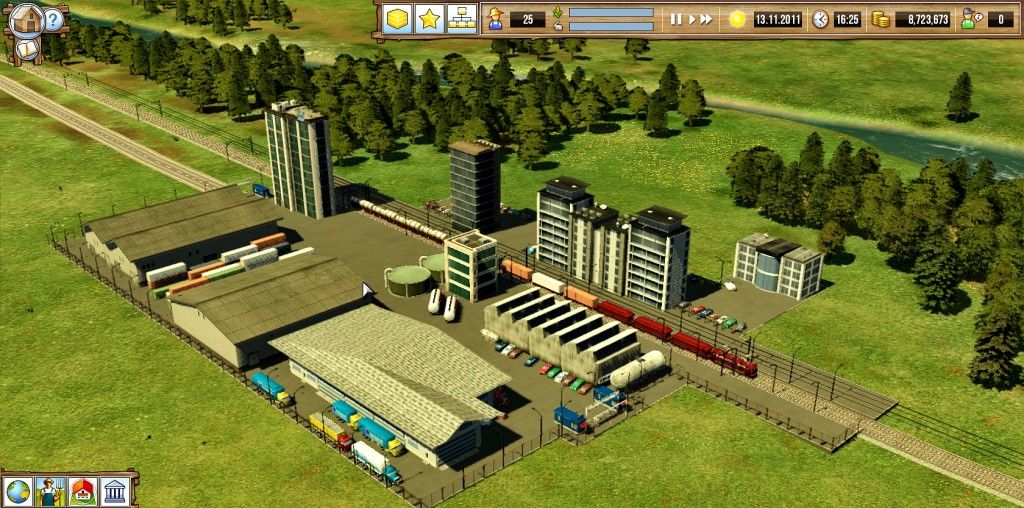Click the farmer worker icon in top bar
Viewport: 1024px width, 508px height.
tap(495, 19)
